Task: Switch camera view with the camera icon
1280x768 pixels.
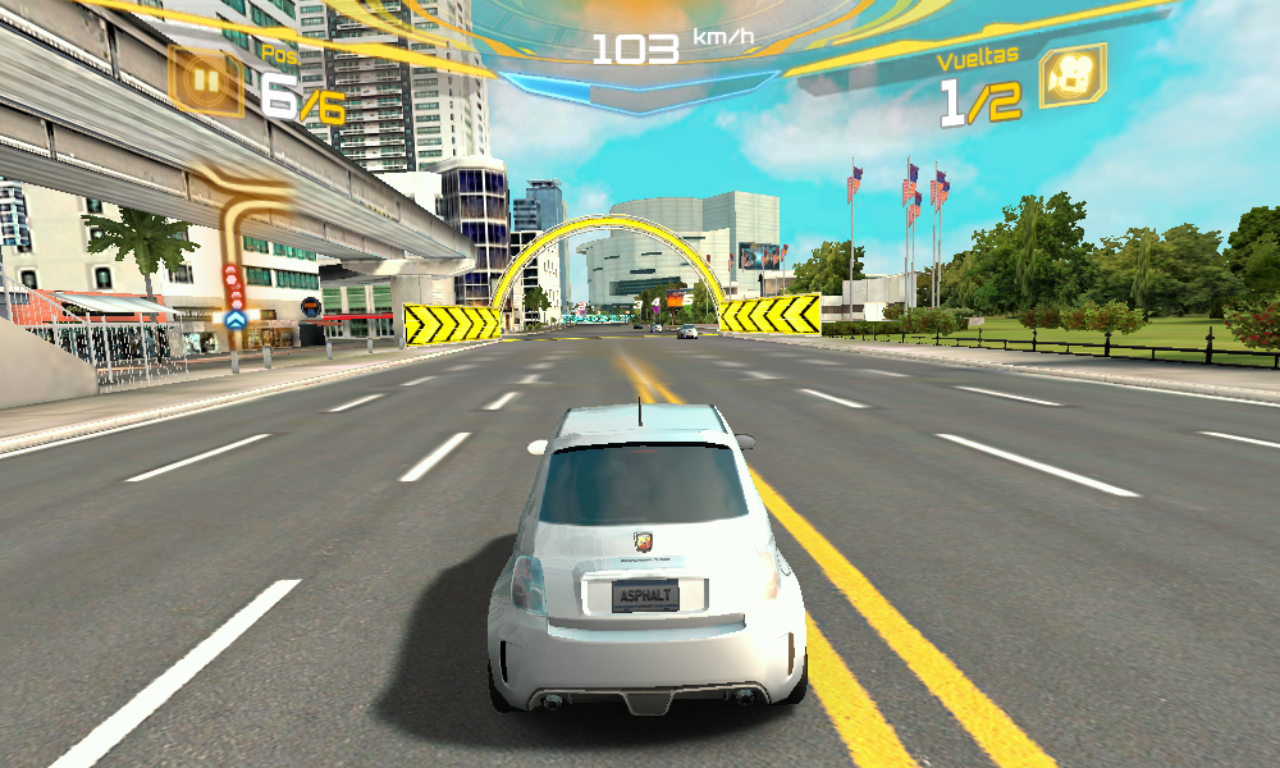Action: tap(1072, 76)
